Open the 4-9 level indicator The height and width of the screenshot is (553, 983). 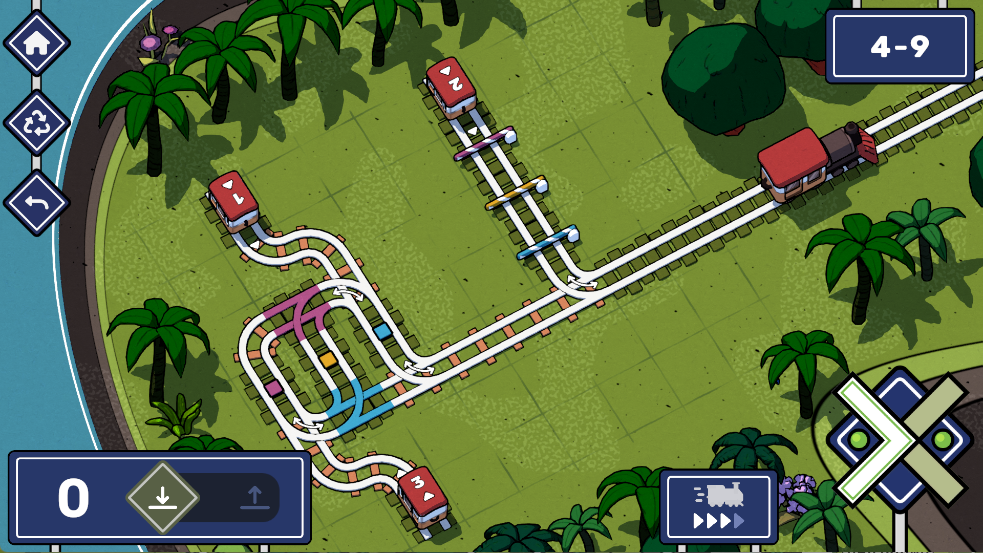900,46
